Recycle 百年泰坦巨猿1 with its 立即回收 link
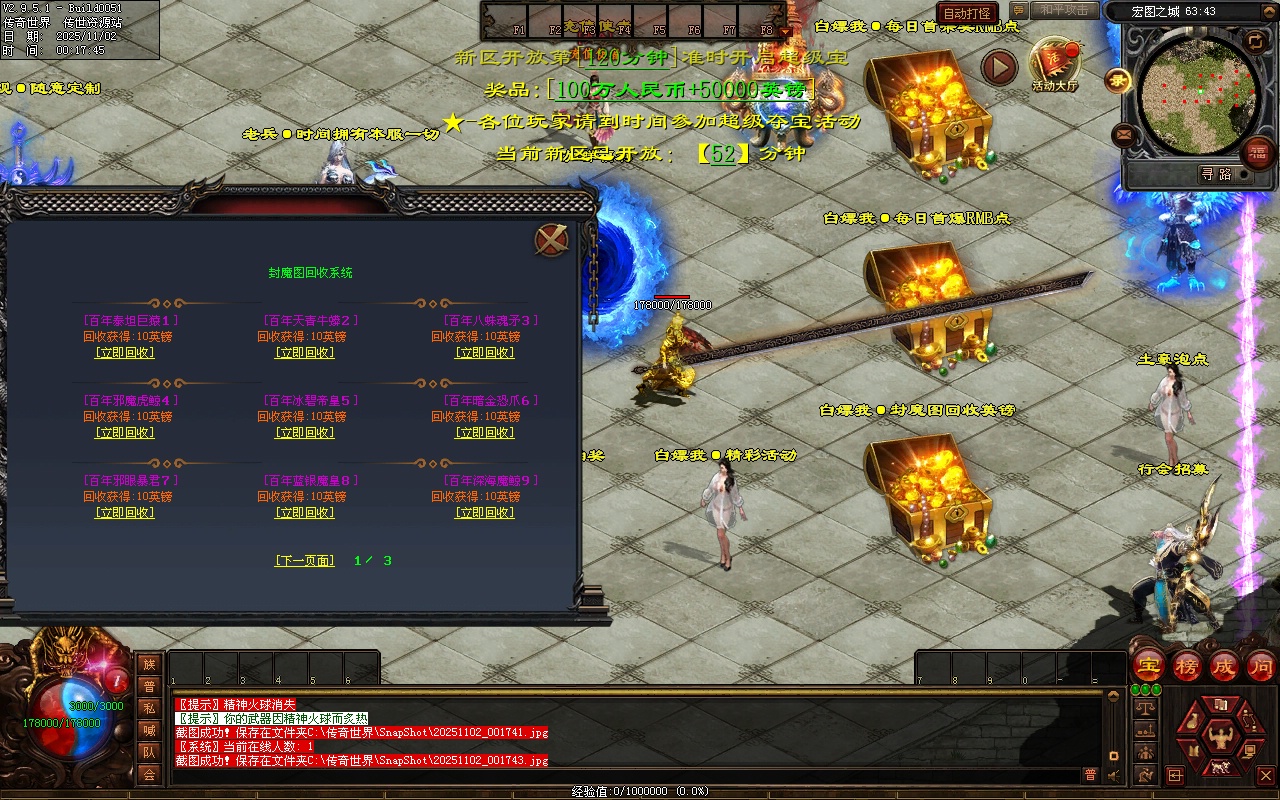This screenshot has width=1280, height=800. pos(125,353)
